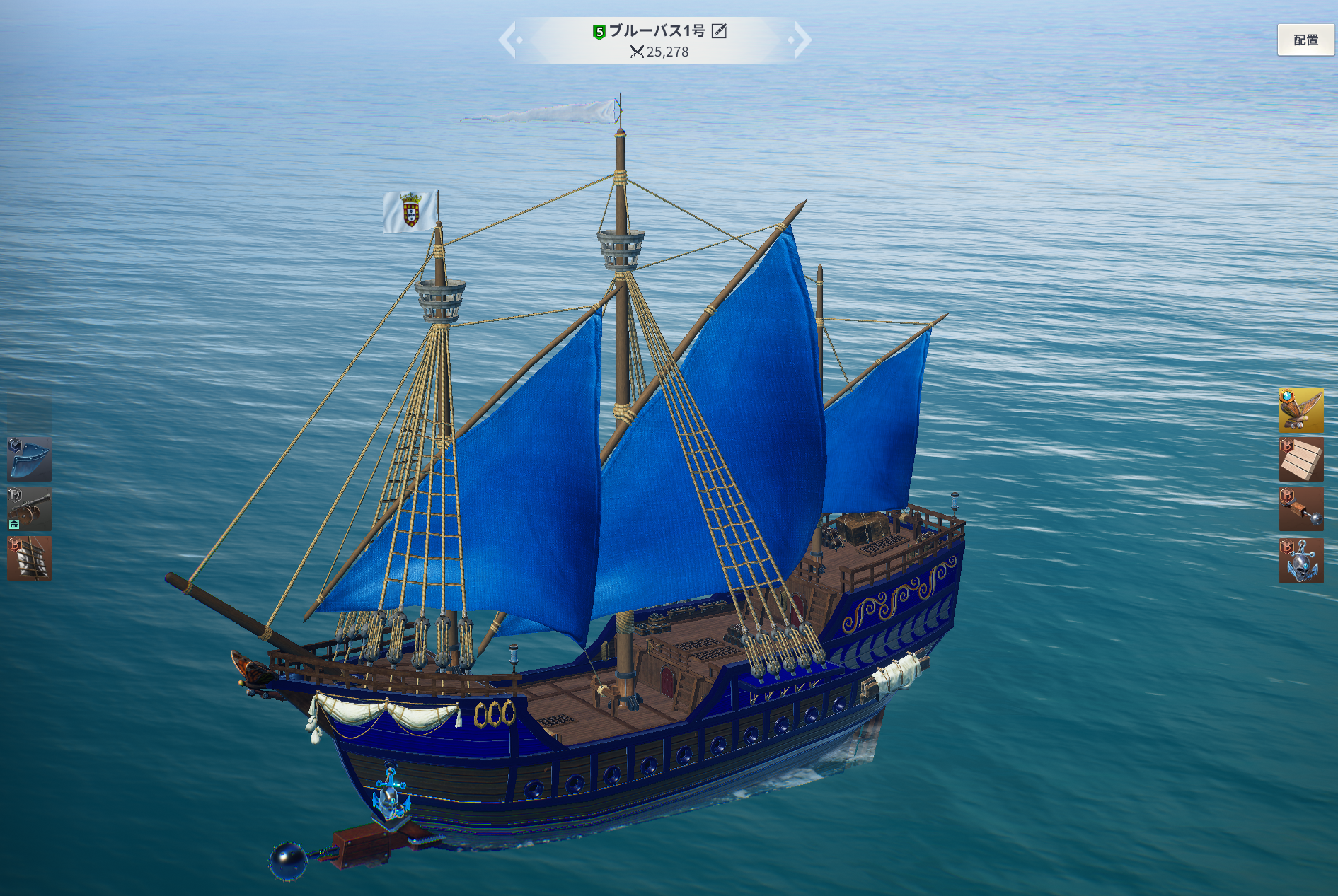Choose the skull anchor equipment slot
This screenshot has height=896, width=1338.
(x=1300, y=561)
